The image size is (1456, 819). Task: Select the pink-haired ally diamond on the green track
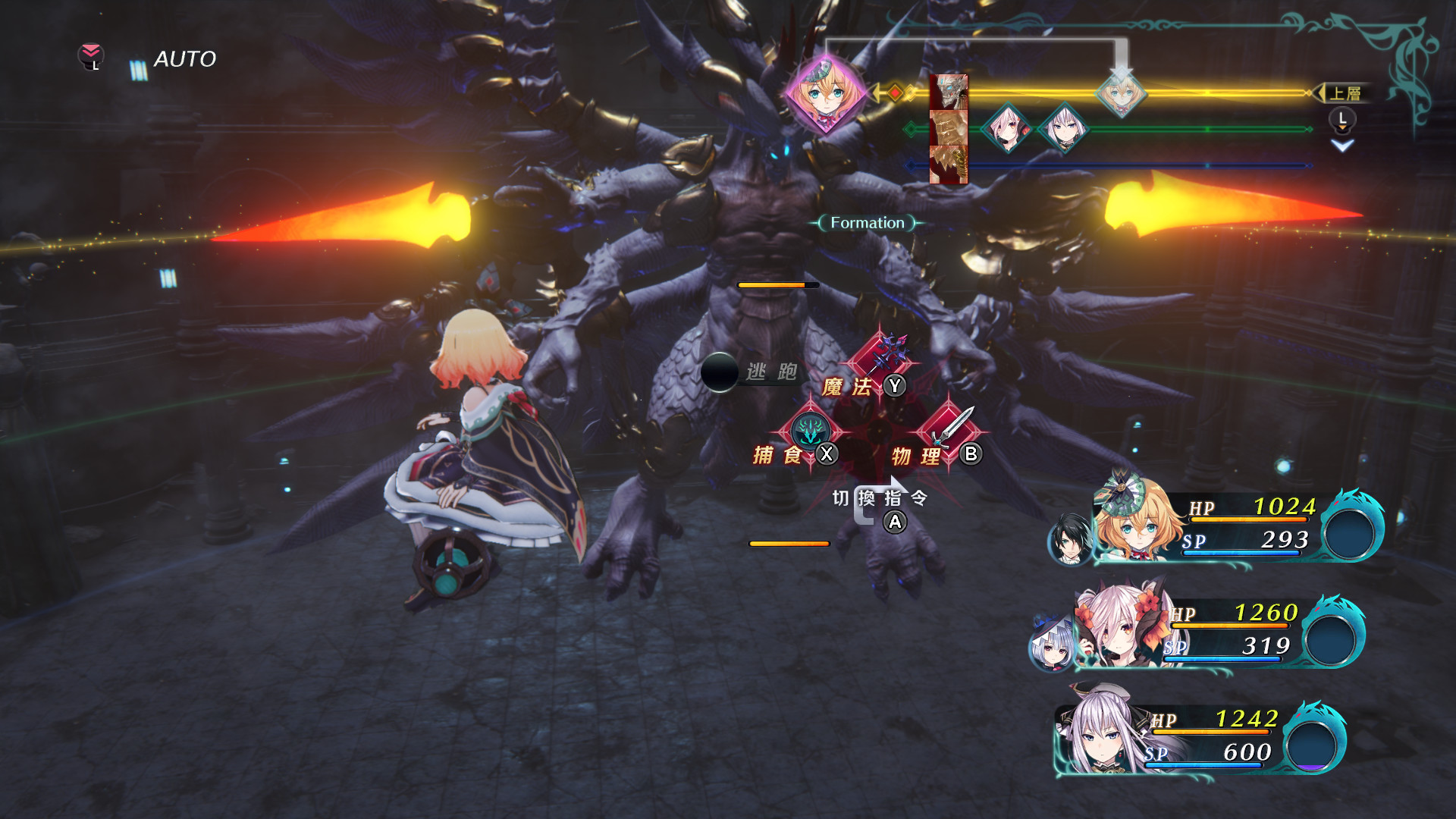pos(1006,129)
